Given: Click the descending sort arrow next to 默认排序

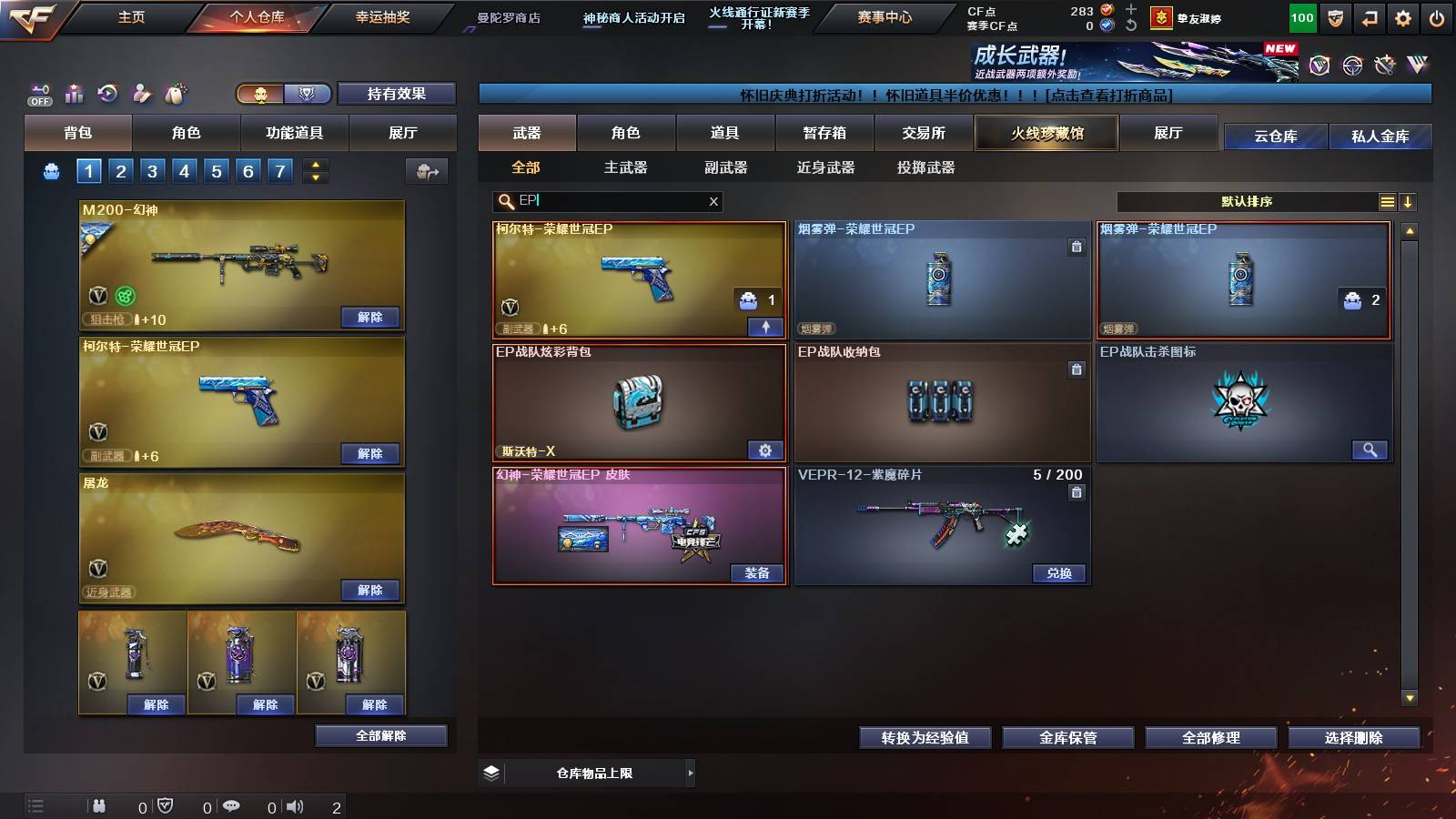Looking at the screenshot, I should coord(1408,201).
